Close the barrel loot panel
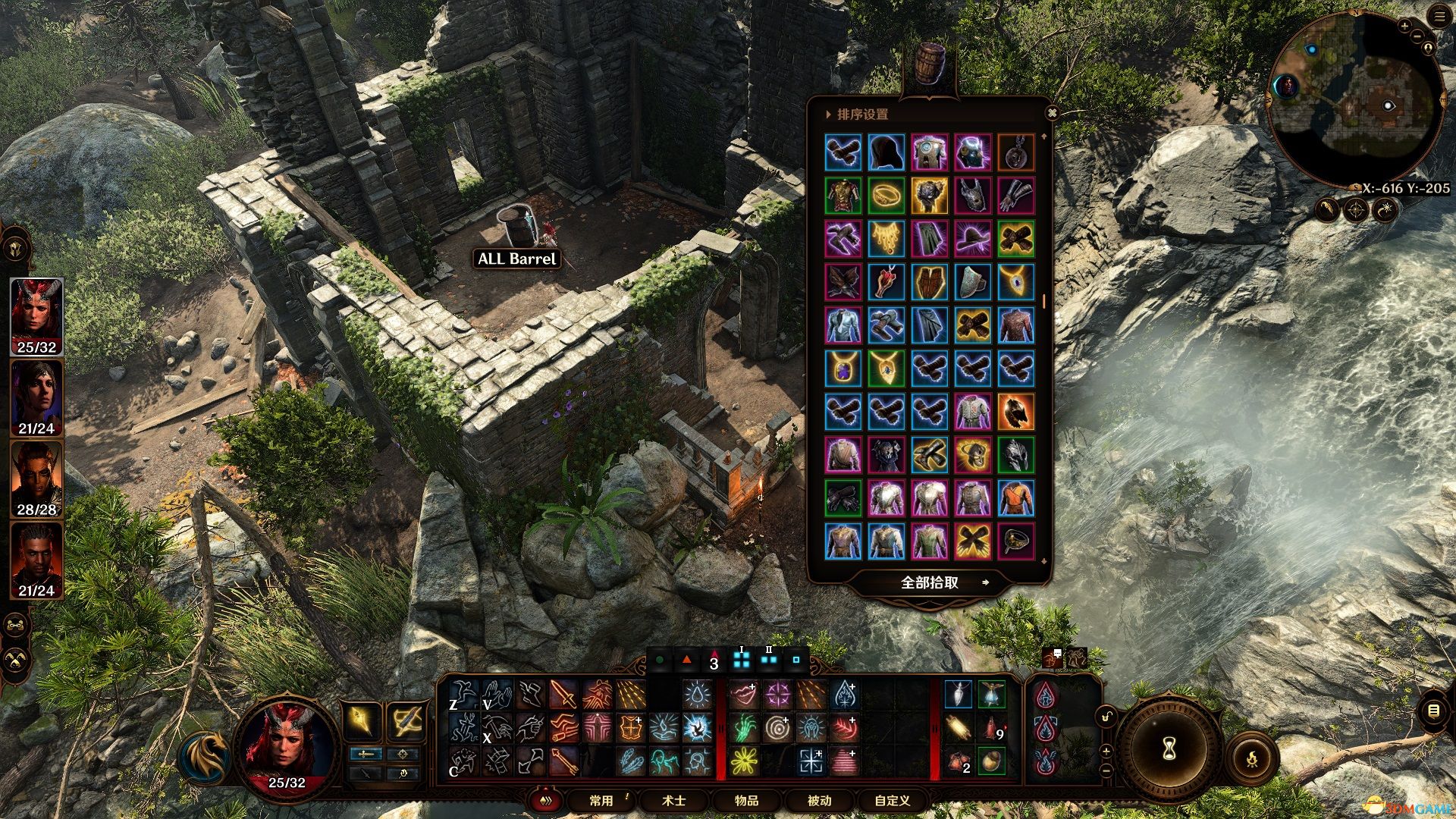 point(1052,113)
